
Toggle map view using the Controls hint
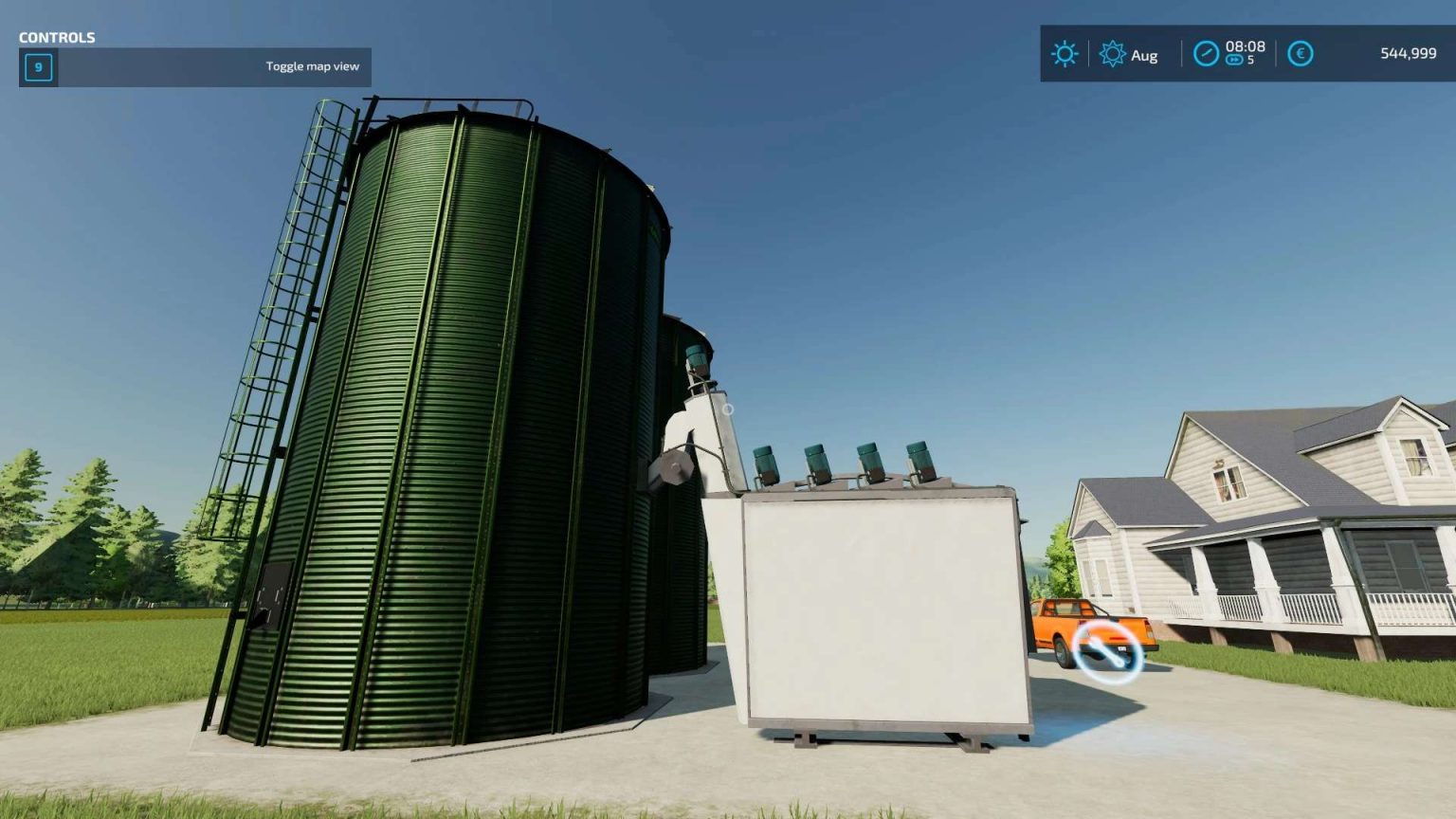point(311,66)
